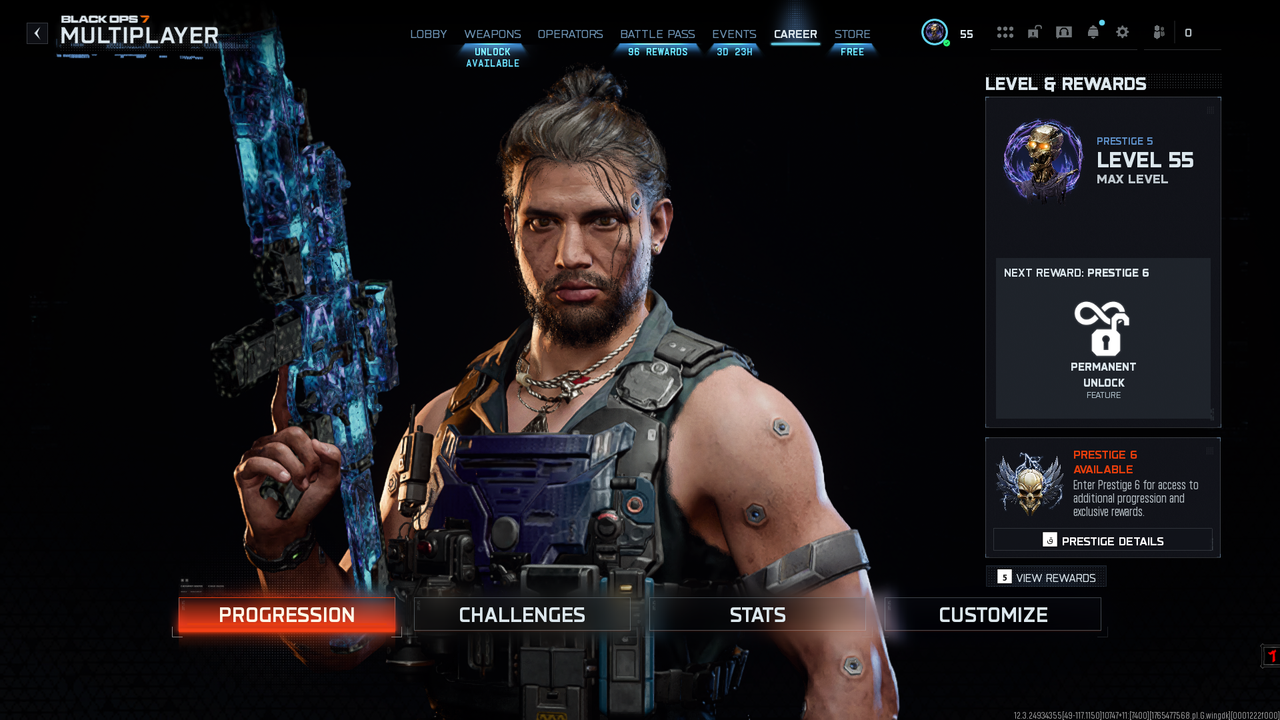Switch to the Weapons tab
The width and height of the screenshot is (1280, 720).
[x=492, y=34]
